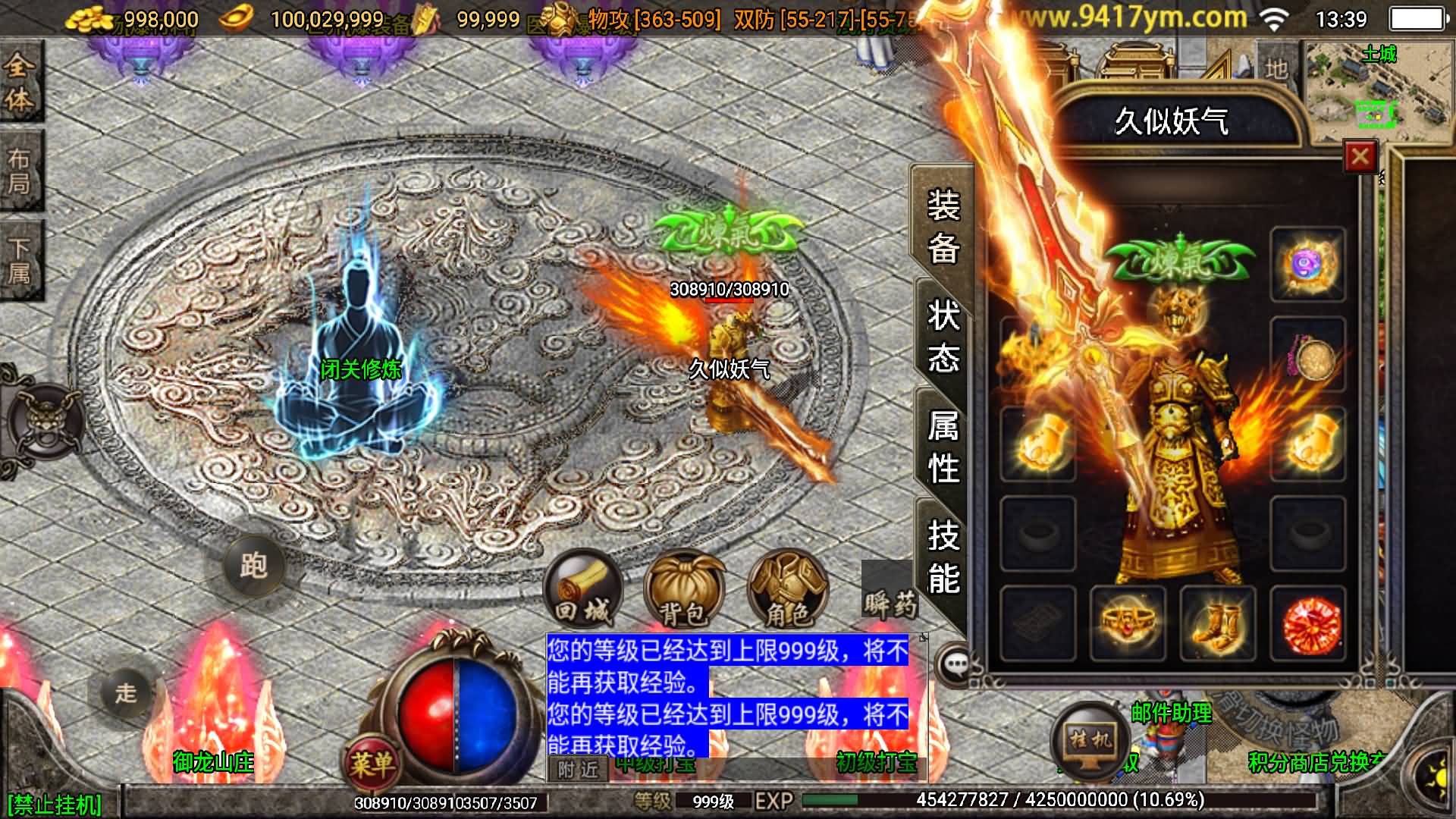The image size is (1456, 819).
Task: Select the 技能 skills tab
Action: click(943, 557)
